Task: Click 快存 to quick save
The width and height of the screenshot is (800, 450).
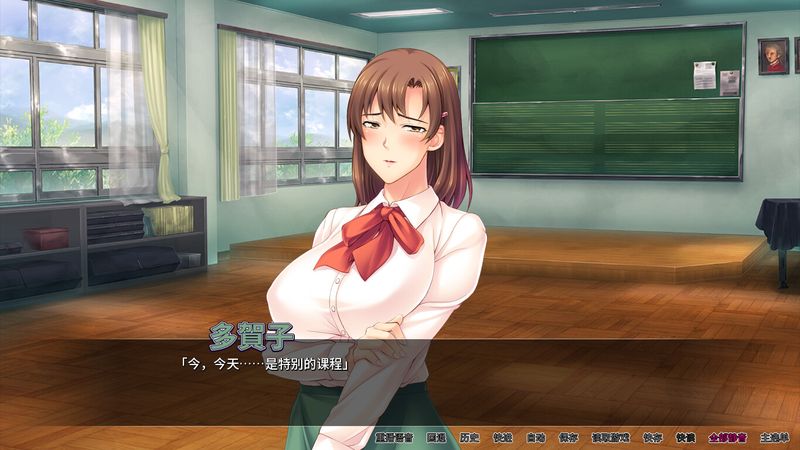Action: [x=652, y=437]
